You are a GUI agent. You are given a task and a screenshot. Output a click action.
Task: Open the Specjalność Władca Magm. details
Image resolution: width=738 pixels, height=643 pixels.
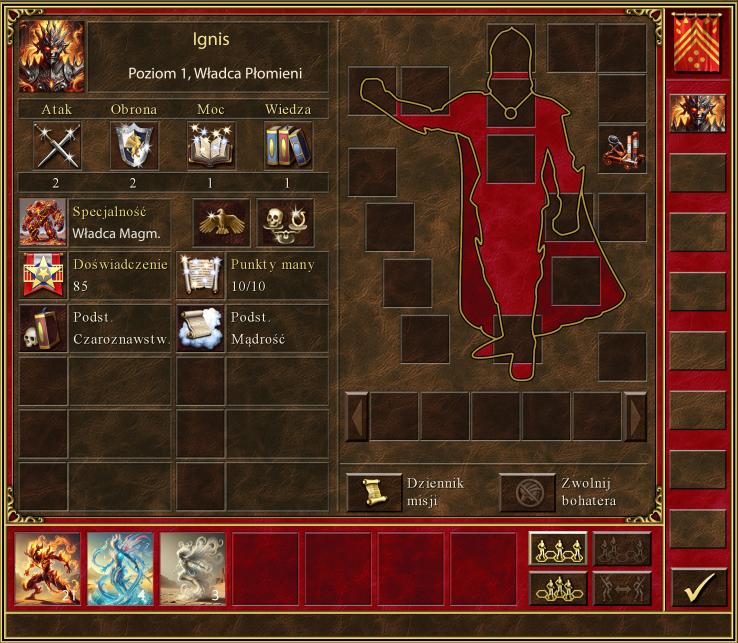44,222
